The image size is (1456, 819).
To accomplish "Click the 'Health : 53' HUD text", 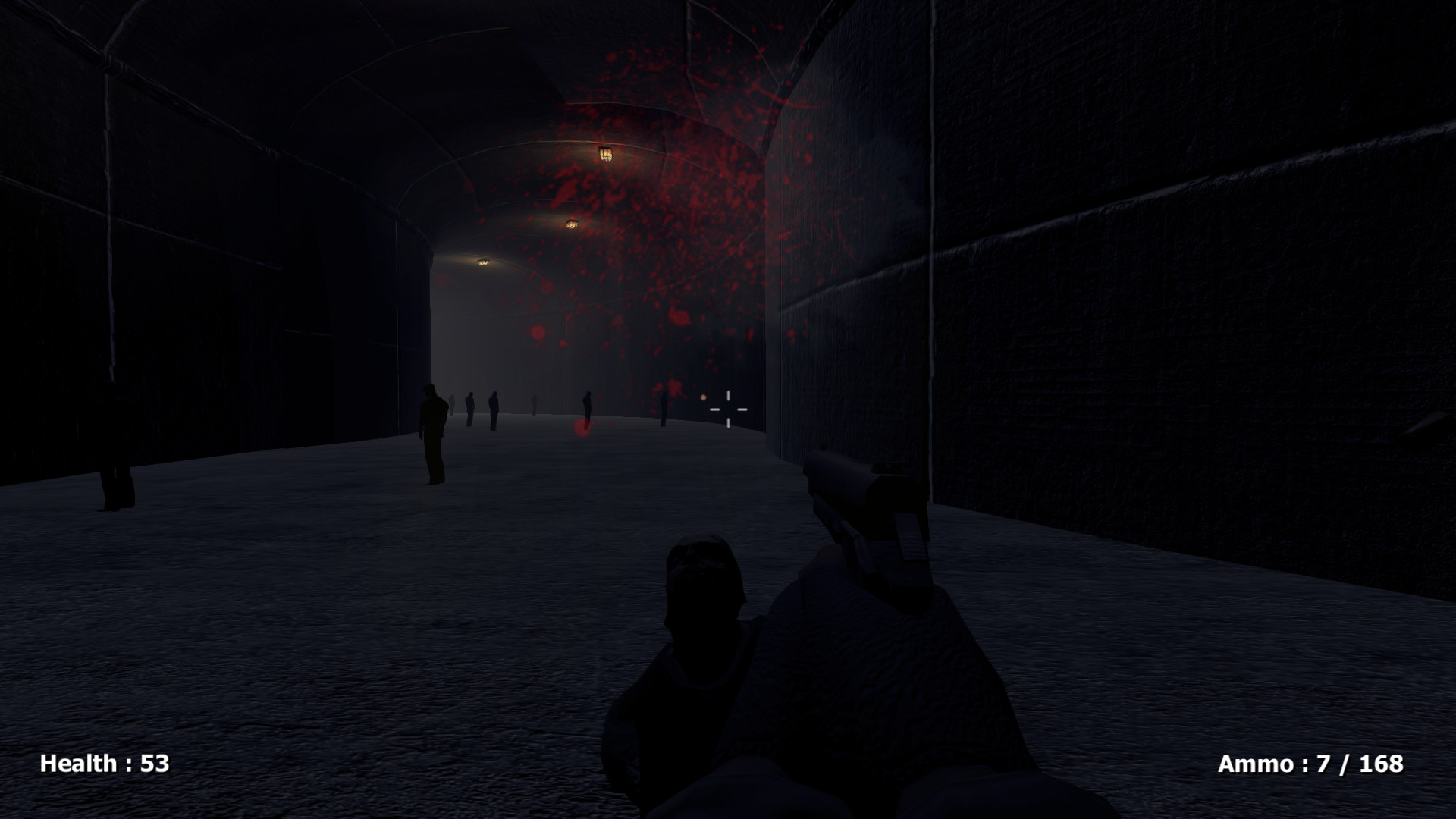I will pyautogui.click(x=104, y=763).
